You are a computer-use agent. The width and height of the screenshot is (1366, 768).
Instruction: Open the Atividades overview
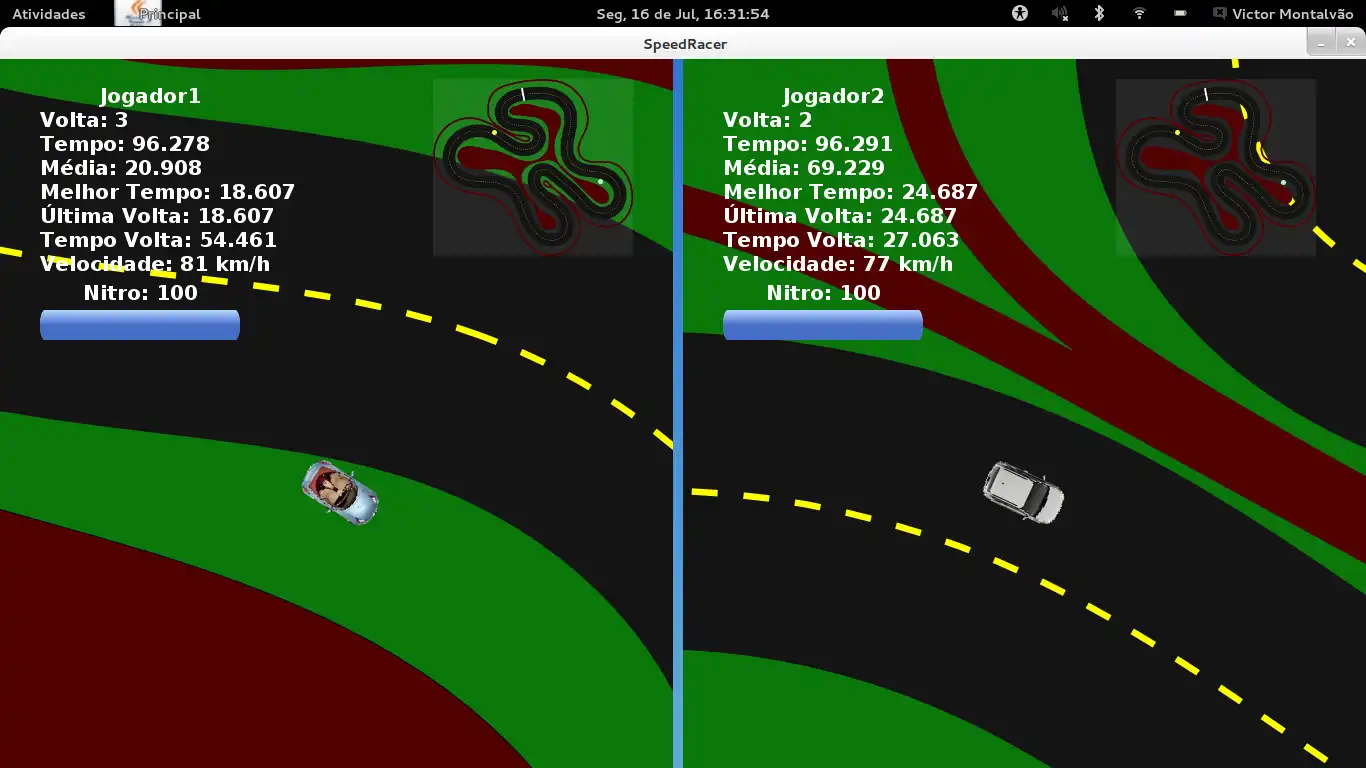point(48,14)
